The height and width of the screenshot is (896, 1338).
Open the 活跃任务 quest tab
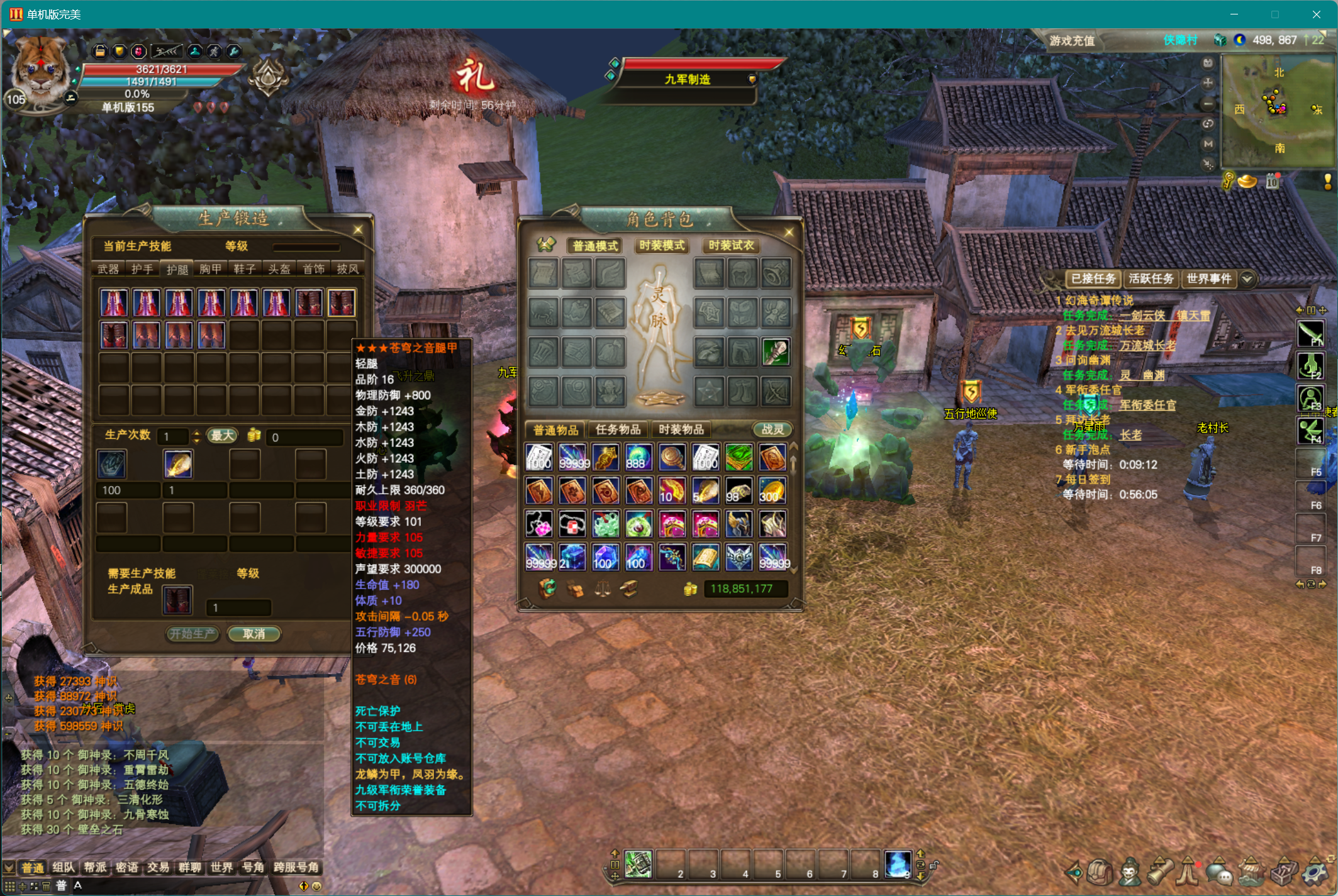tap(1151, 279)
